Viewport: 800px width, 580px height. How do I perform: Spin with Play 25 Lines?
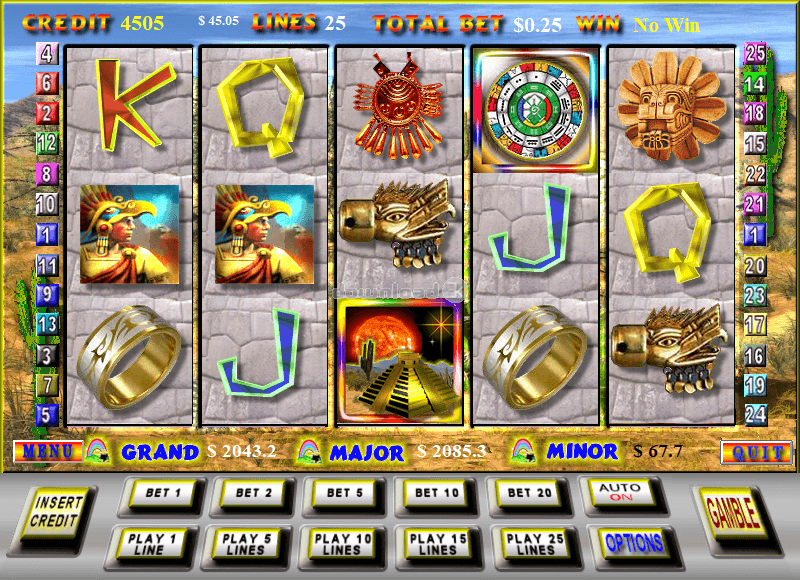tap(533, 543)
